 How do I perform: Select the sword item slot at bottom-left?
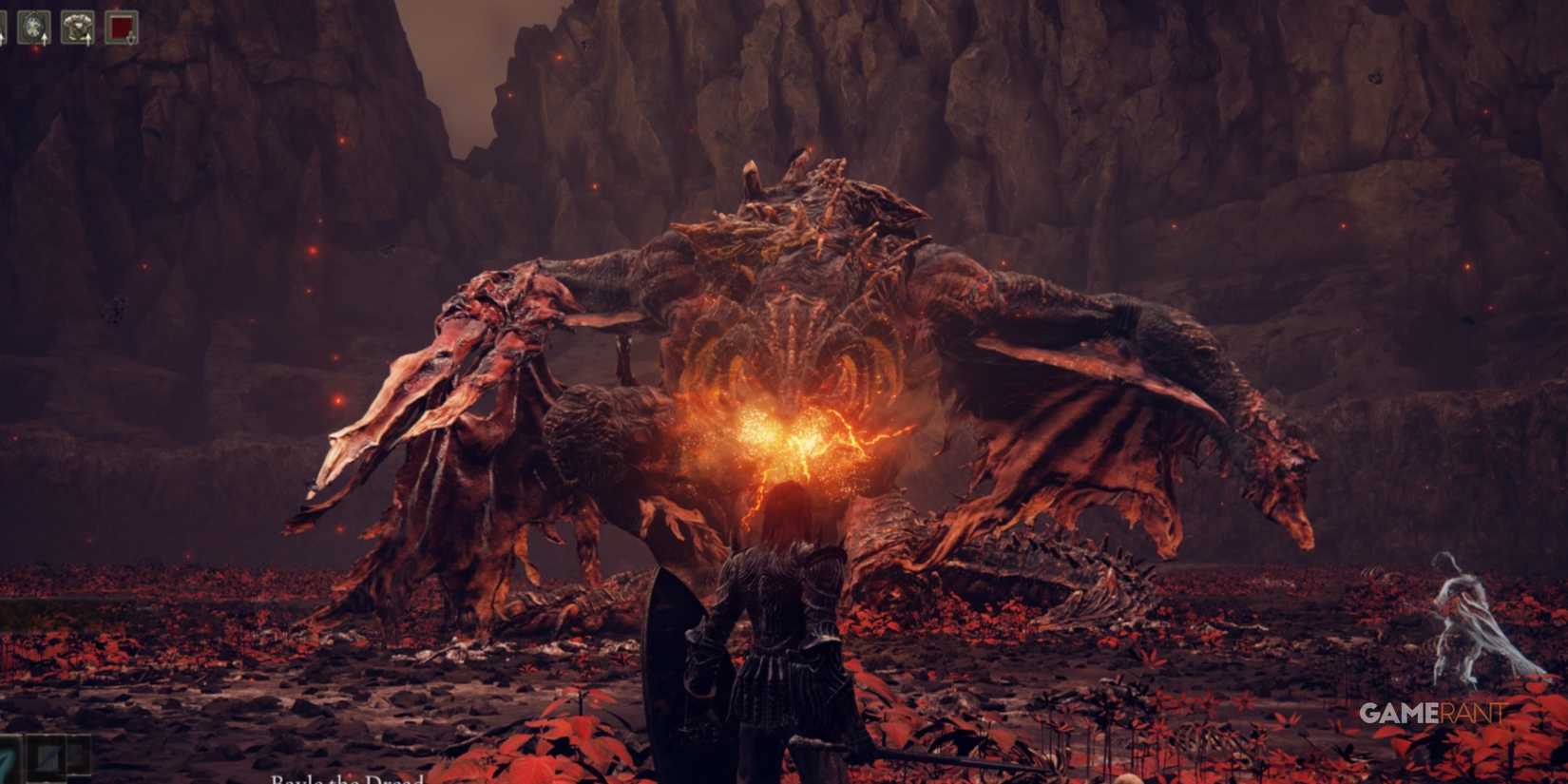pyautogui.click(x=46, y=758)
